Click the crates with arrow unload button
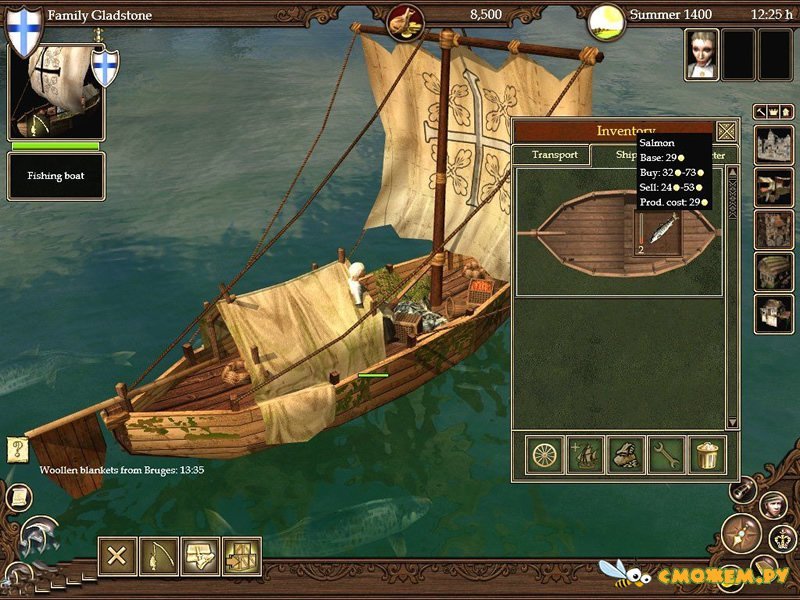 pyautogui.click(x=242, y=556)
